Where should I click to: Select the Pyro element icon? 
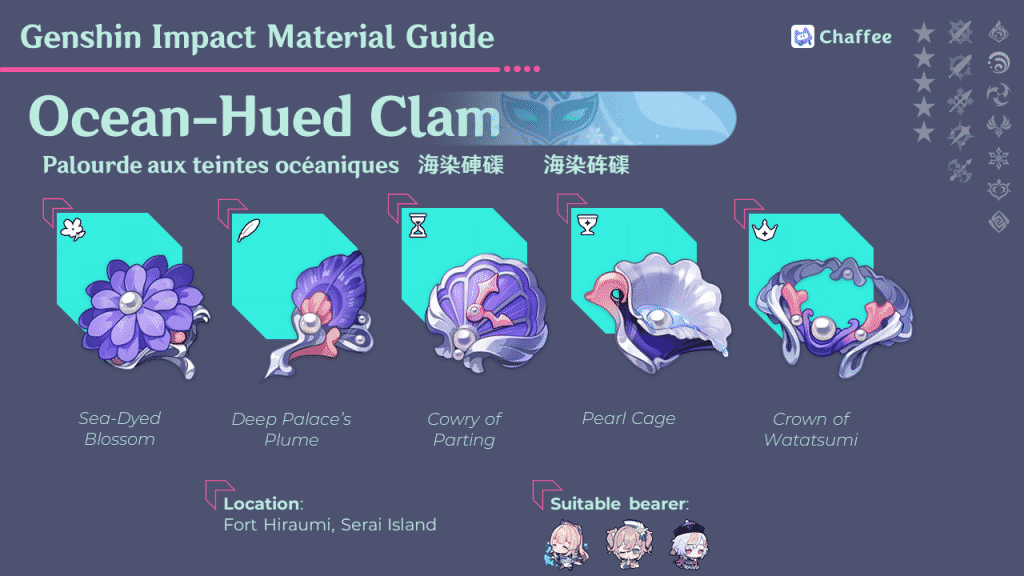[x=998, y=33]
